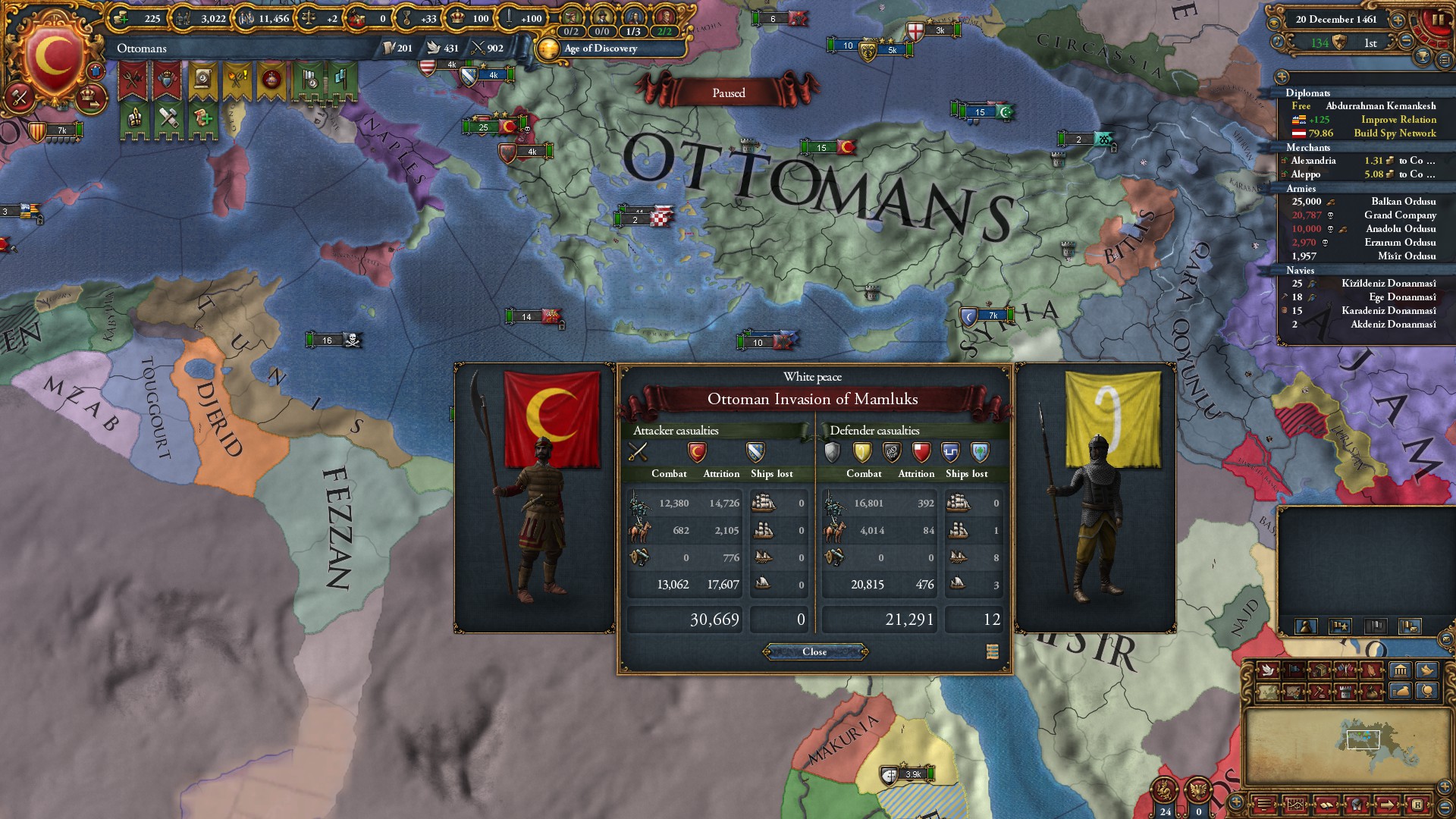The image size is (1456, 819).
Task: Open the Home capital button marked H
Action: [x=1417, y=804]
